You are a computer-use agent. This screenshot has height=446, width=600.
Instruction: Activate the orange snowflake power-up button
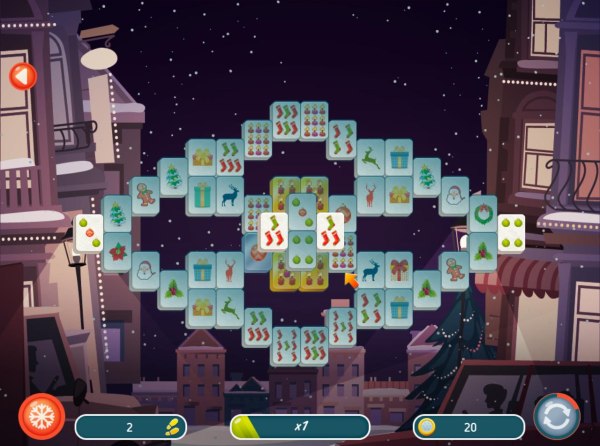(41, 416)
